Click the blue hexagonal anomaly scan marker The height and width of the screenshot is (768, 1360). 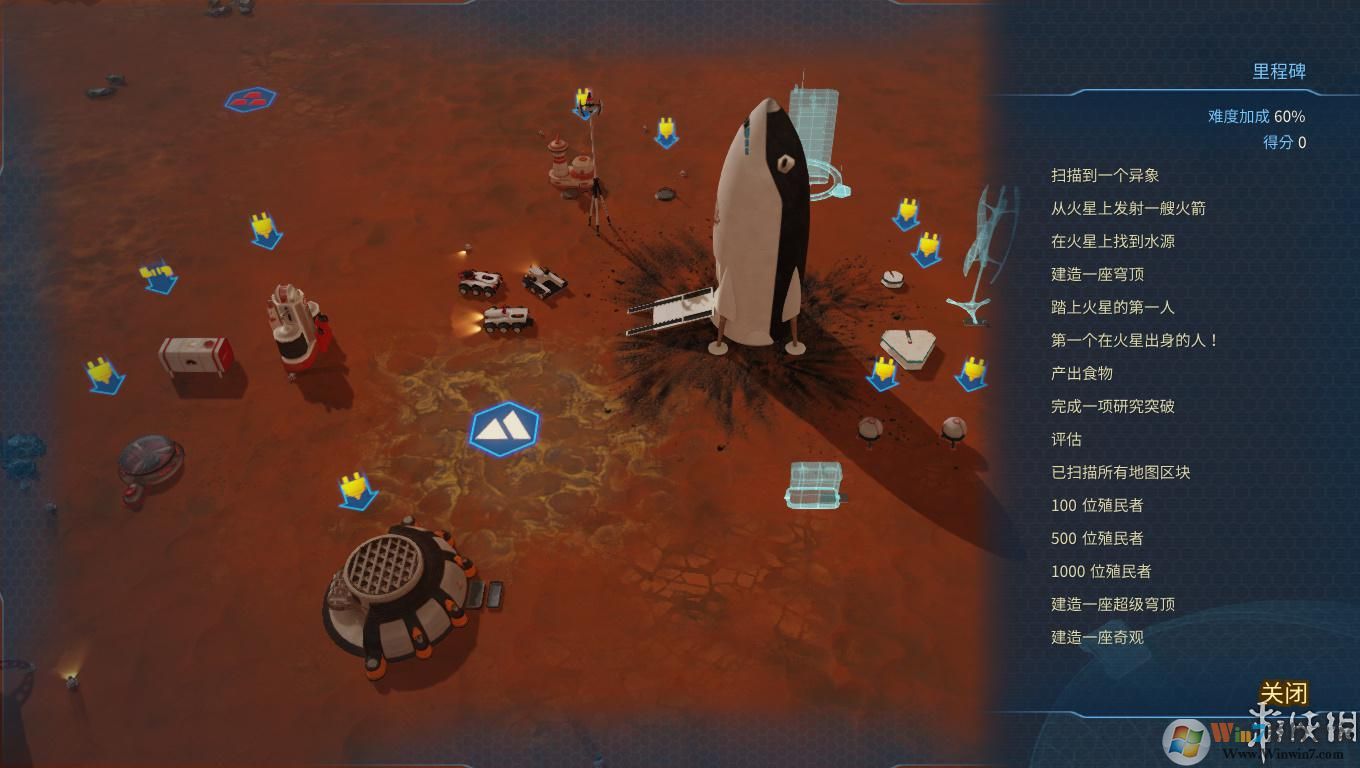click(502, 426)
